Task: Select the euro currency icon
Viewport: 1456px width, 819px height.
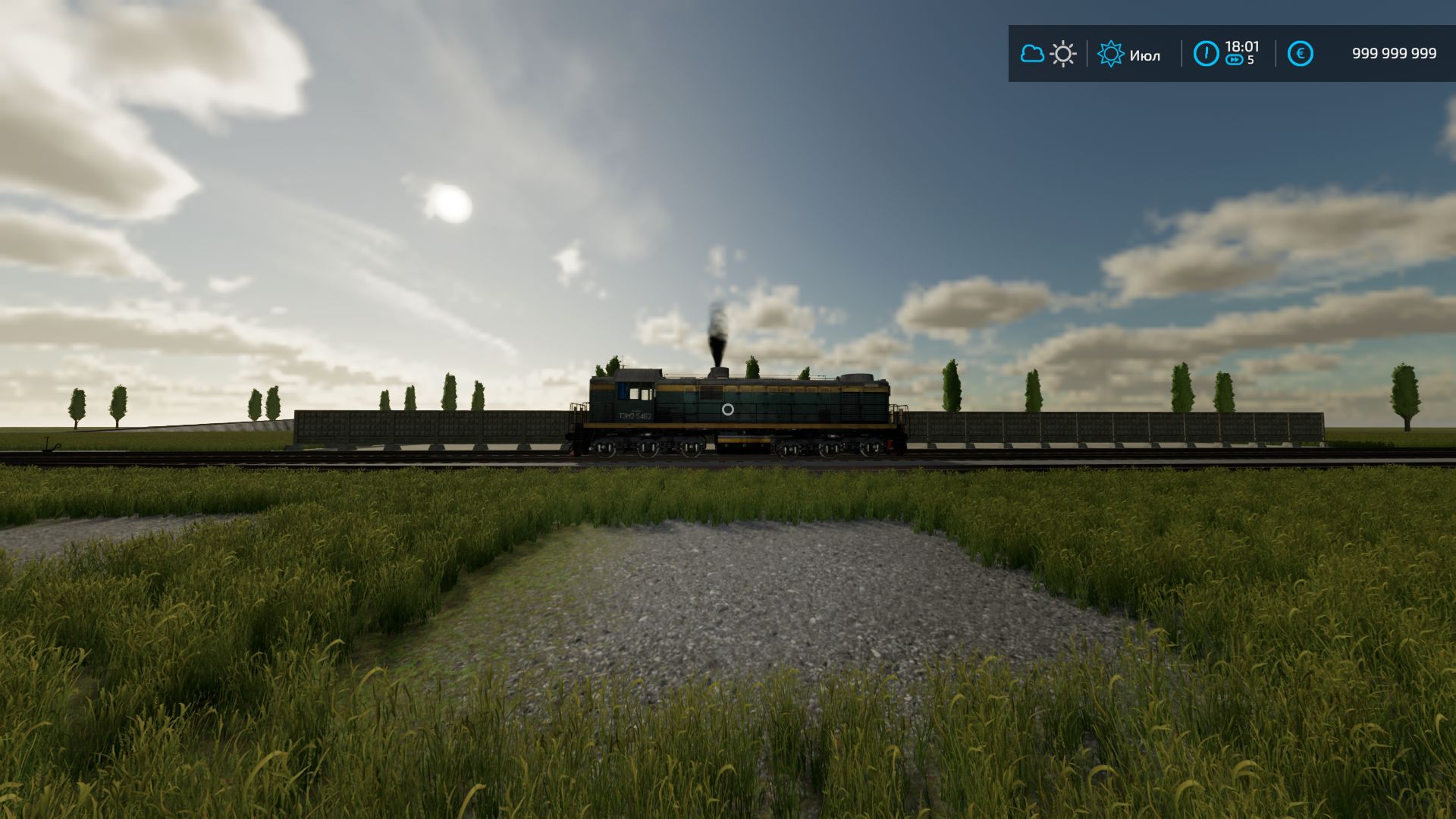Action: tap(1300, 54)
